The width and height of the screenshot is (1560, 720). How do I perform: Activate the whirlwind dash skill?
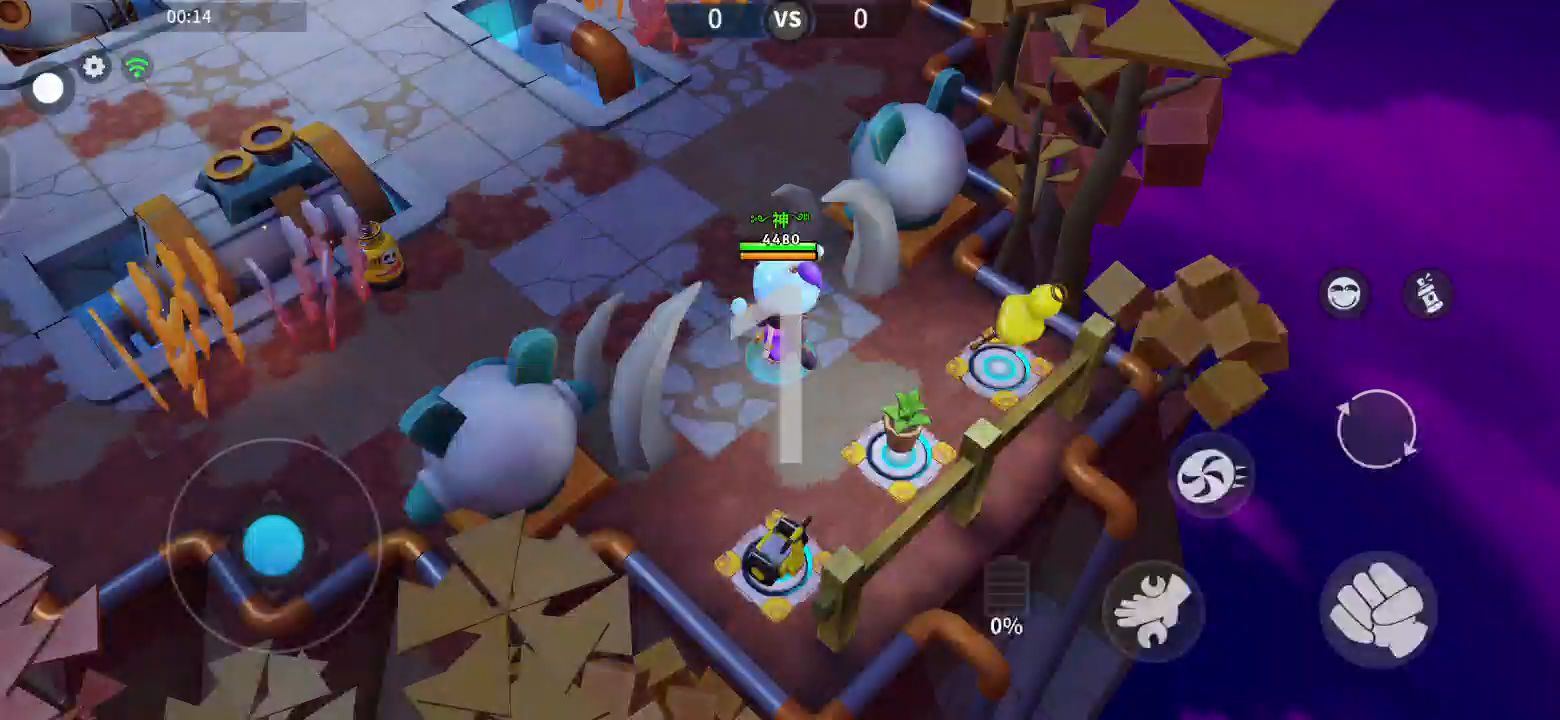pyautogui.click(x=1211, y=476)
